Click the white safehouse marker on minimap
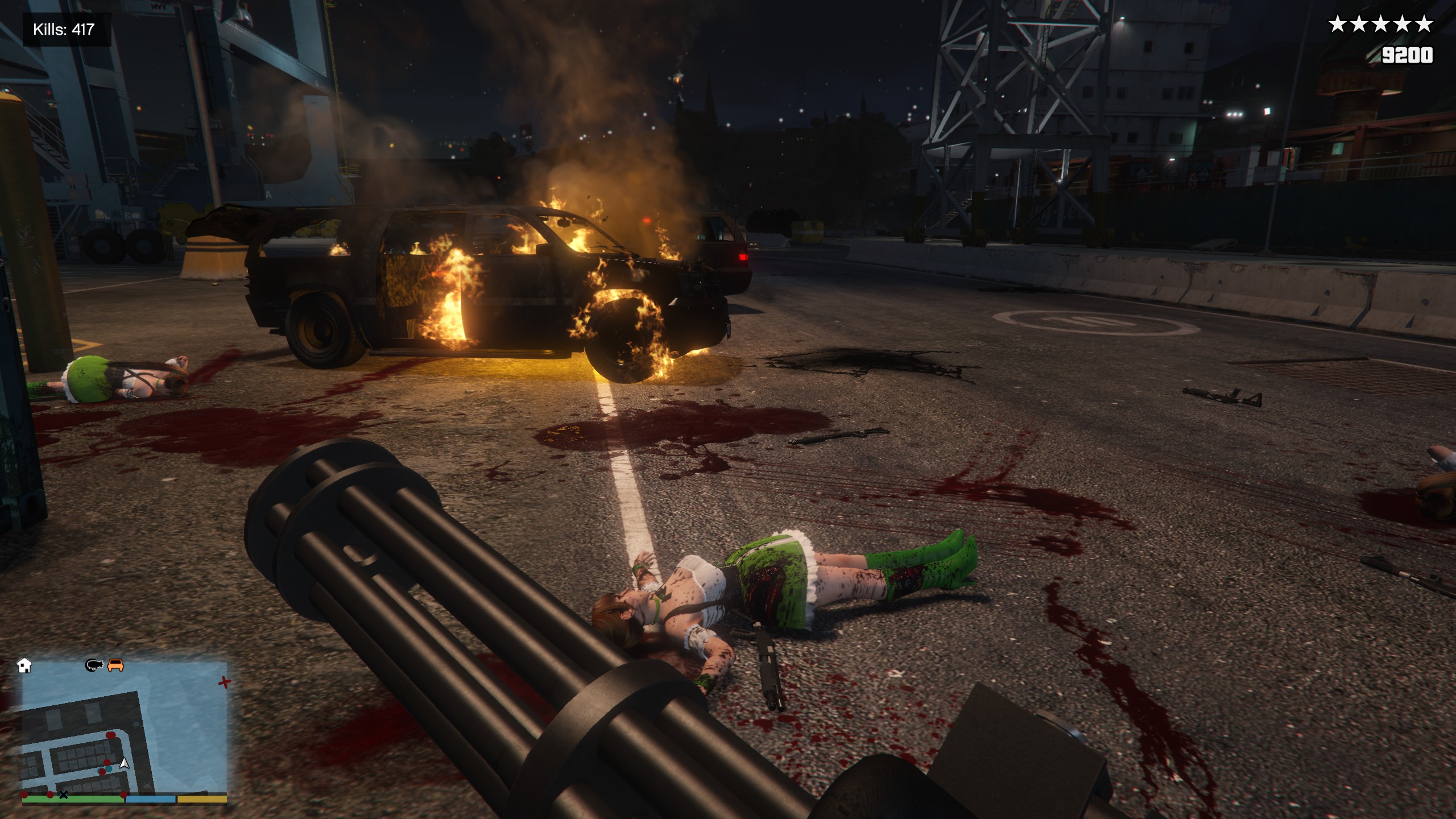 click(24, 665)
